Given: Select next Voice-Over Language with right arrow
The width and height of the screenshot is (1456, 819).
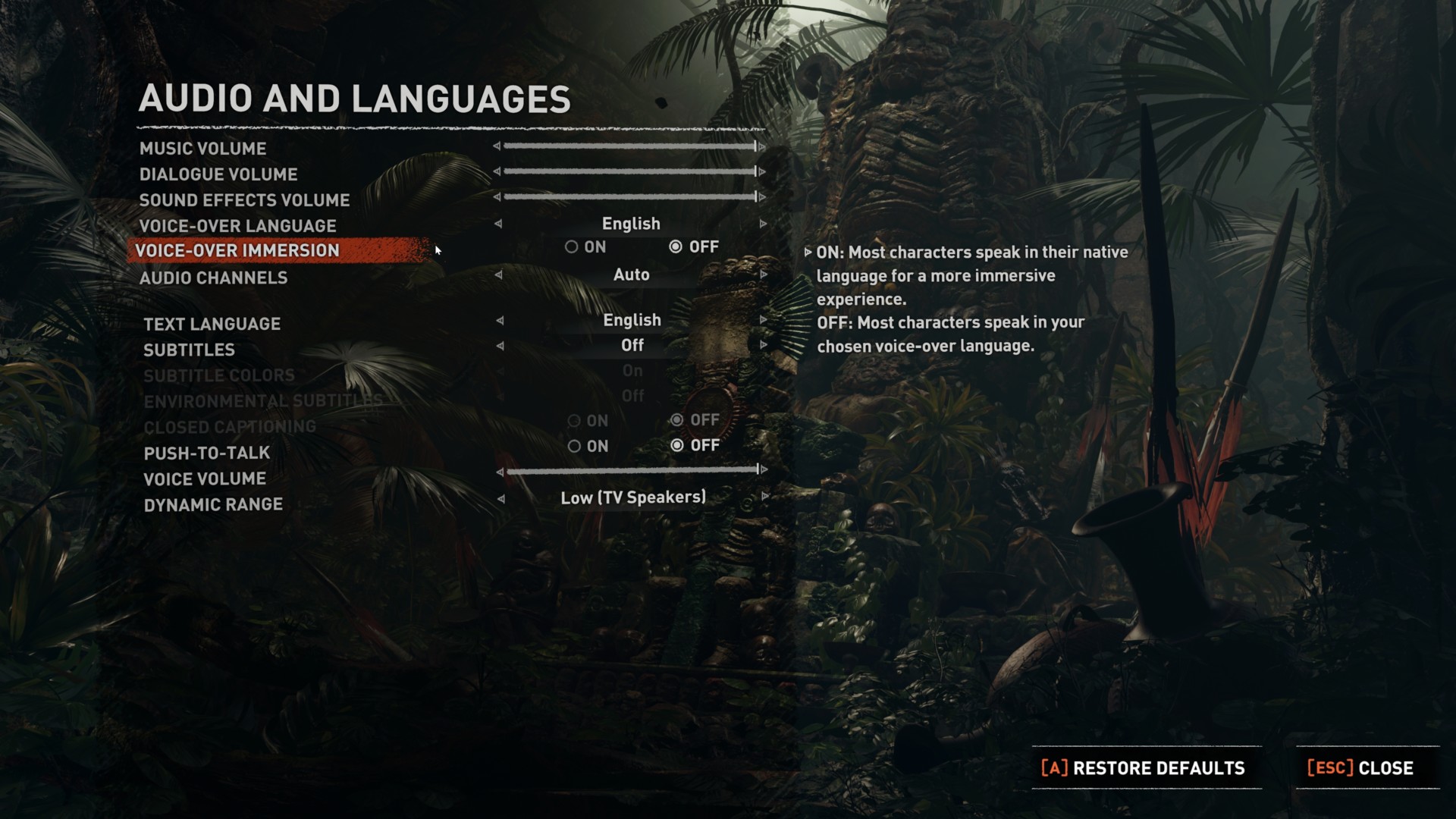Looking at the screenshot, I should [x=763, y=224].
